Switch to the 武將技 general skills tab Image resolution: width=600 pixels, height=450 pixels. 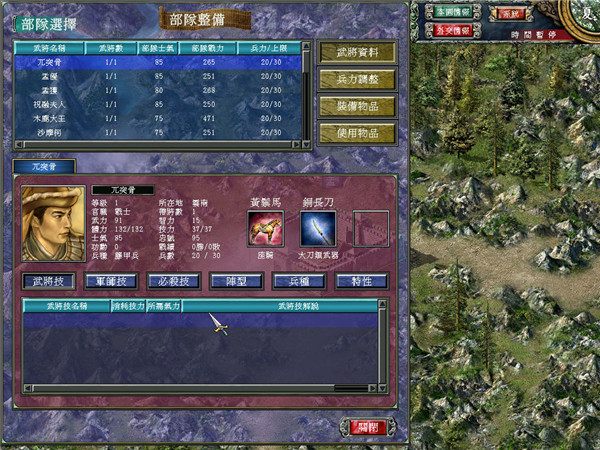pyautogui.click(x=48, y=281)
